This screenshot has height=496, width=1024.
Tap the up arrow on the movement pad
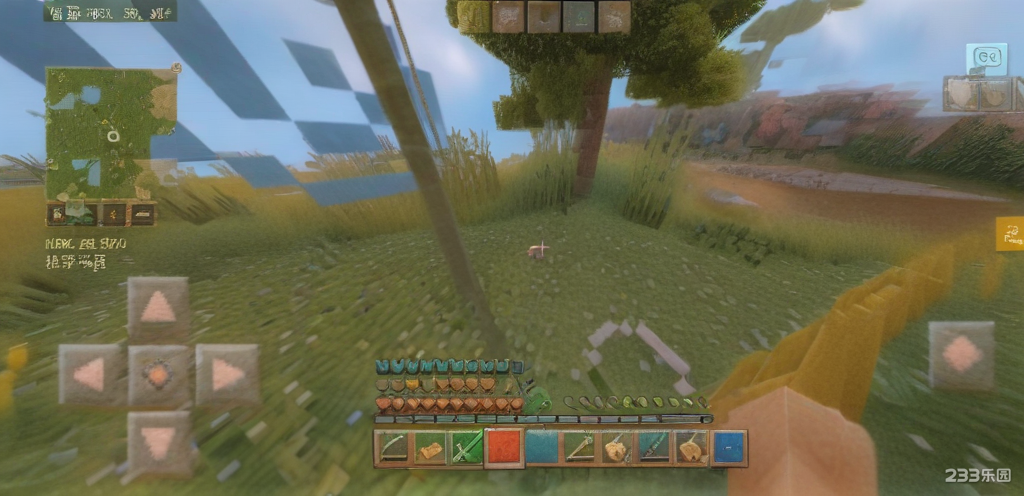pos(158,308)
